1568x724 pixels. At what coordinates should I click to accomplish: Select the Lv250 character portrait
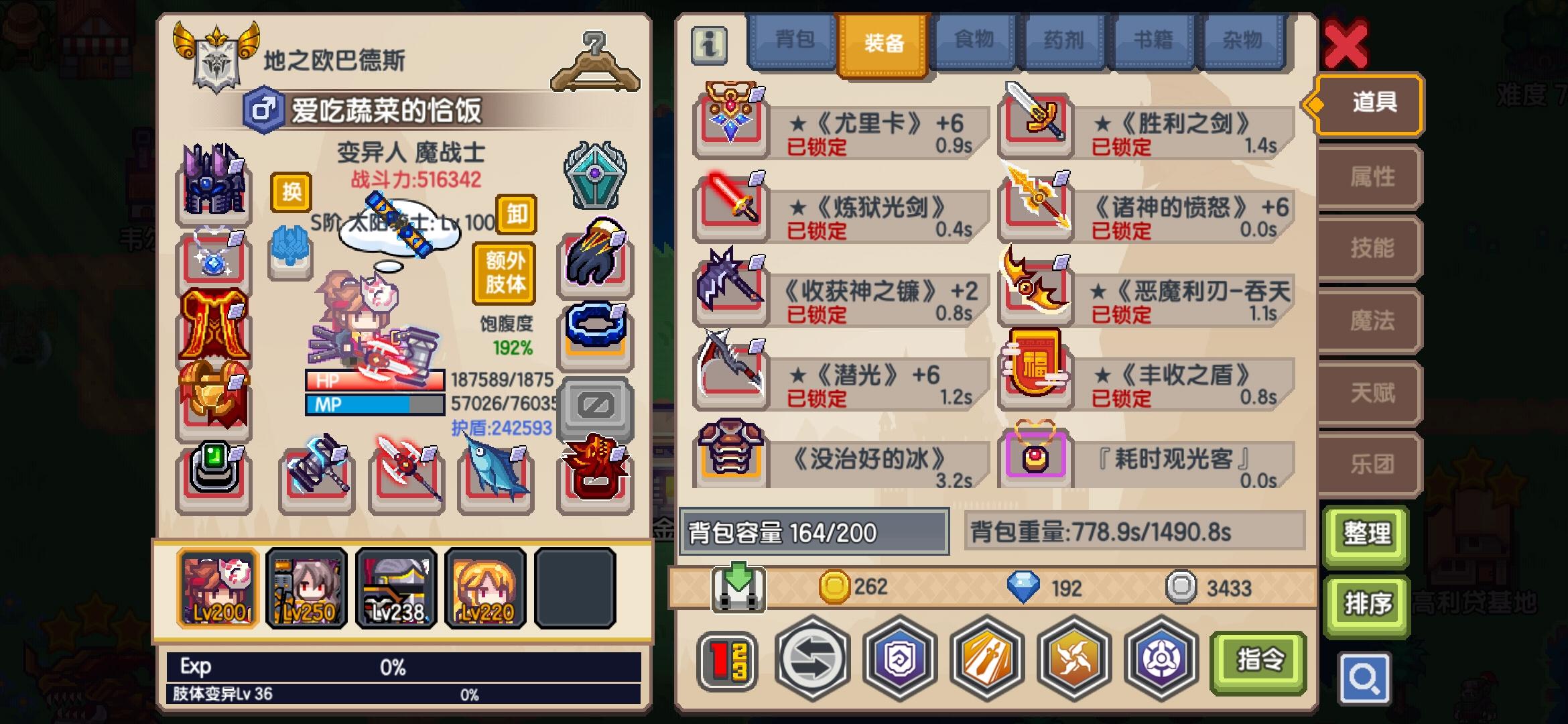click(x=306, y=589)
